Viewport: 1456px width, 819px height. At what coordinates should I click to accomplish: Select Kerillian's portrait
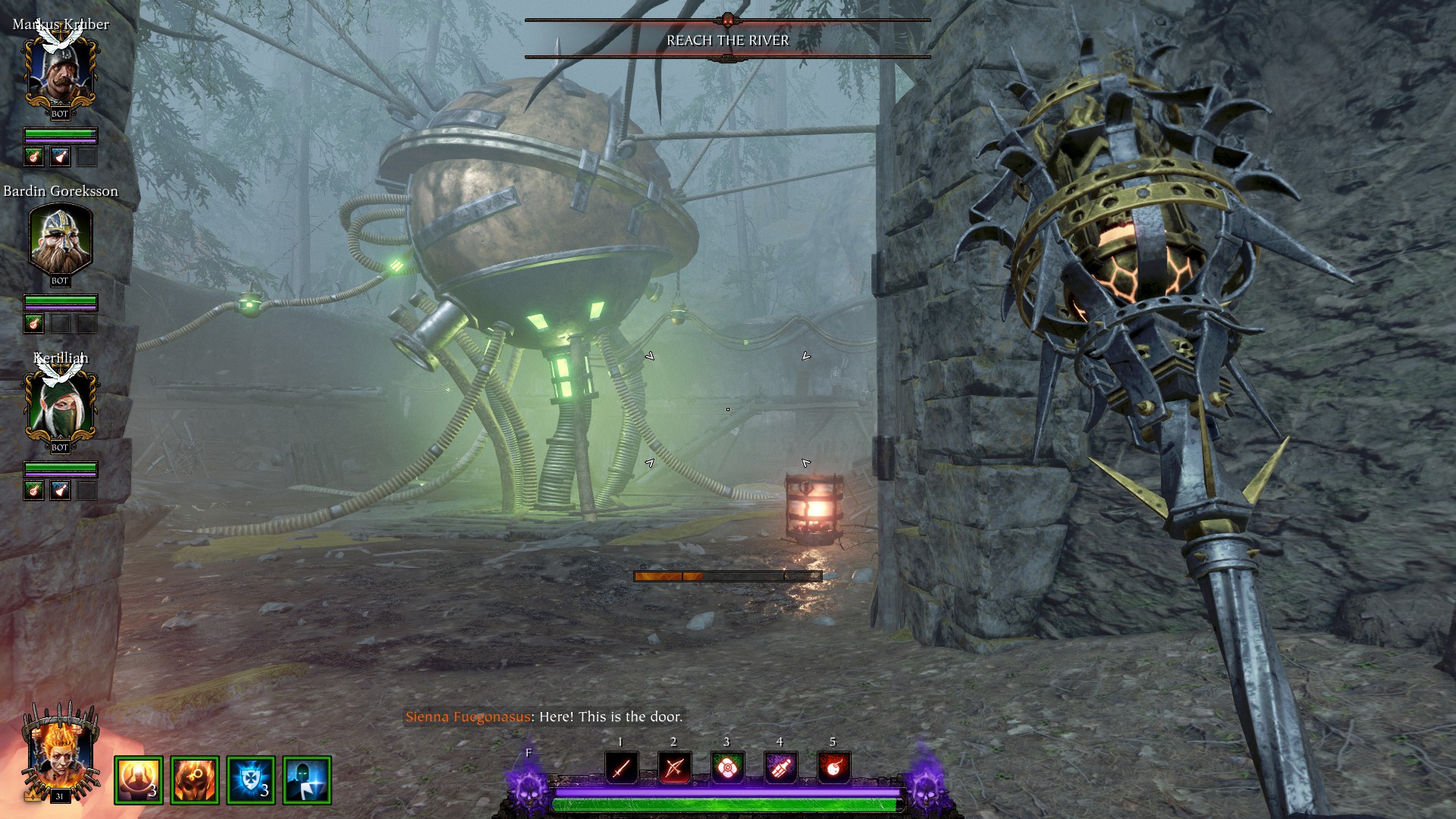pyautogui.click(x=60, y=407)
